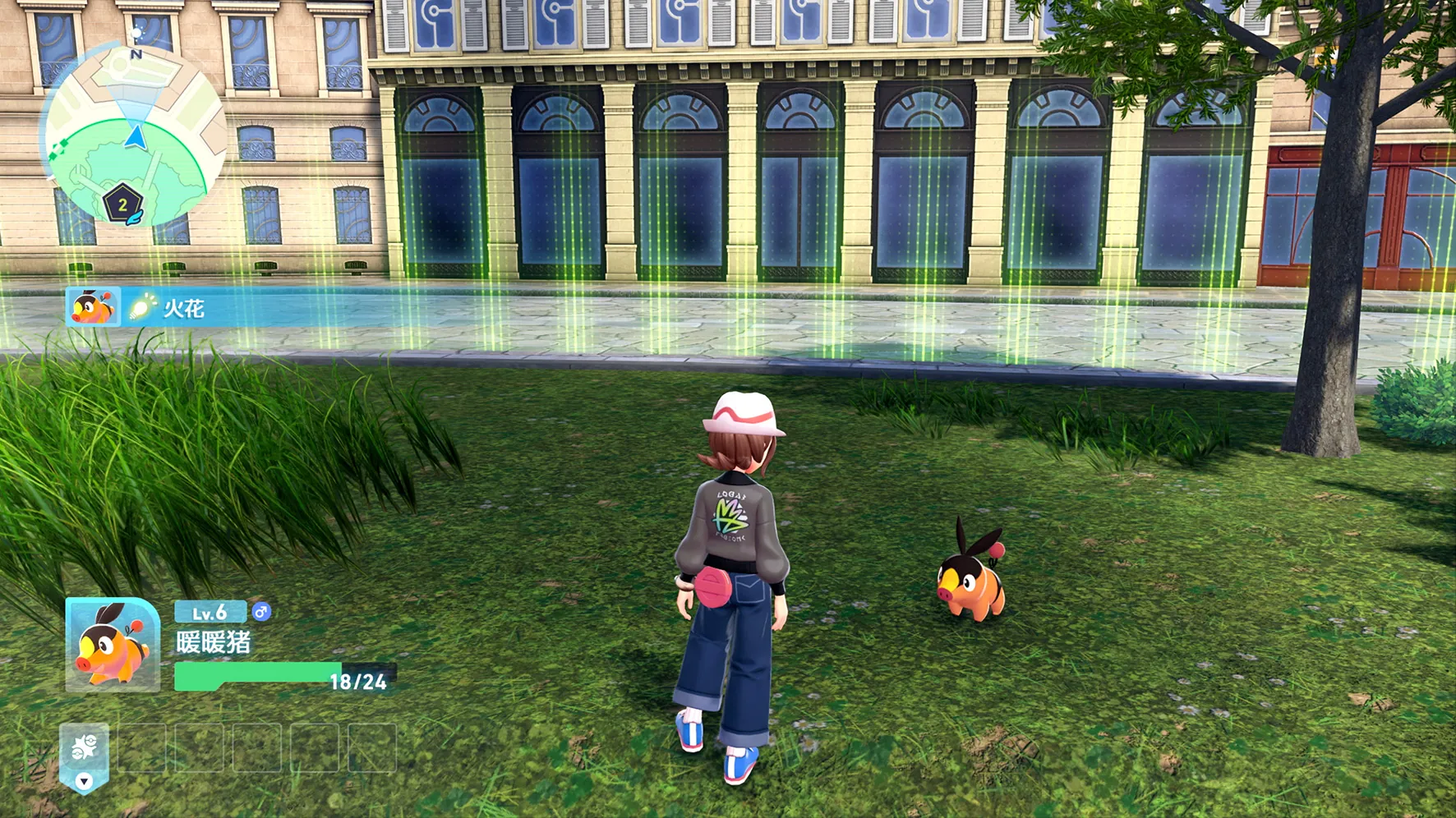Select the 暖暖猪 party portrait
The width and height of the screenshot is (1456, 818).
(113, 645)
